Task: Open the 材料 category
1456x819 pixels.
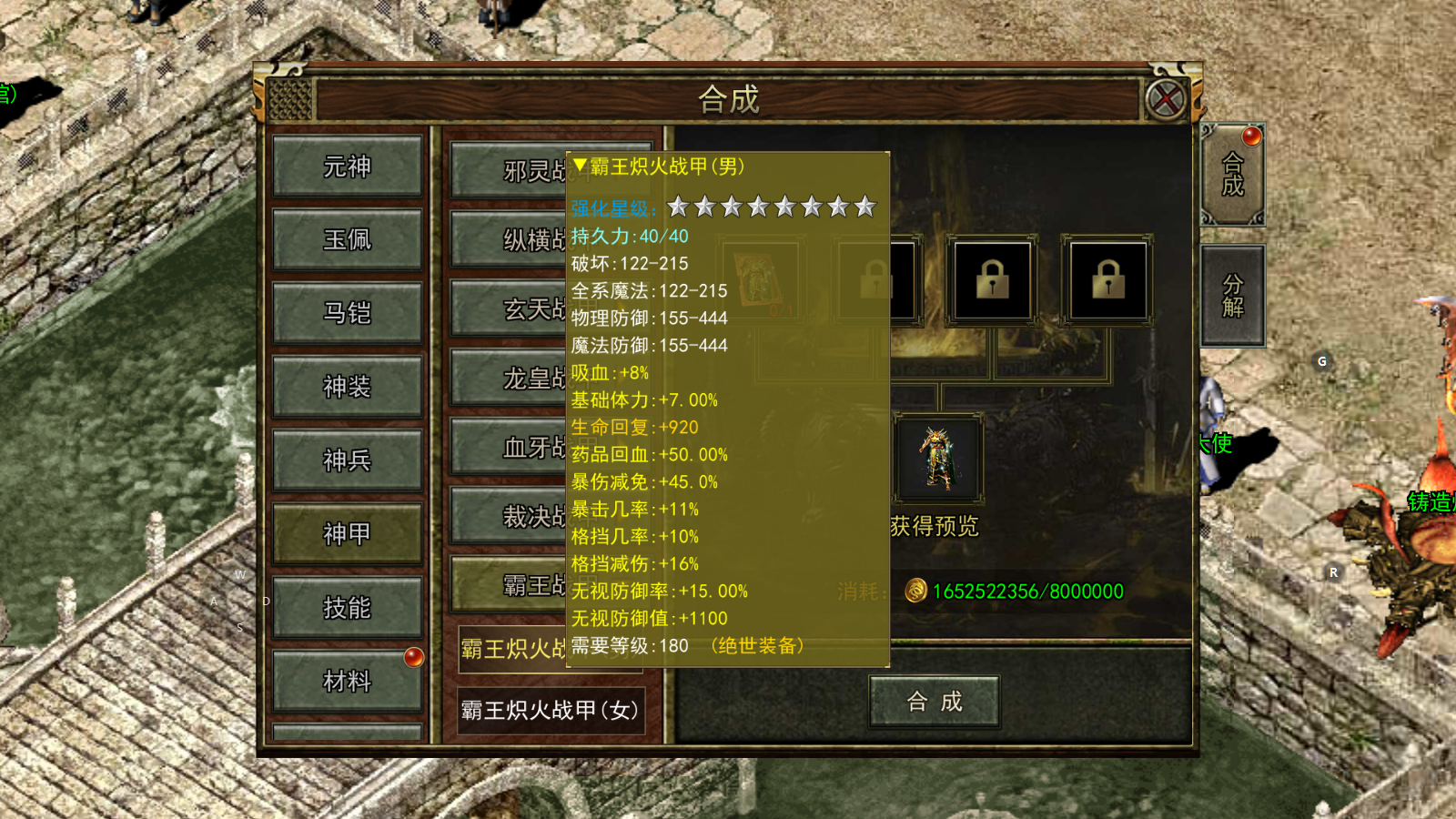Action: coord(347,681)
